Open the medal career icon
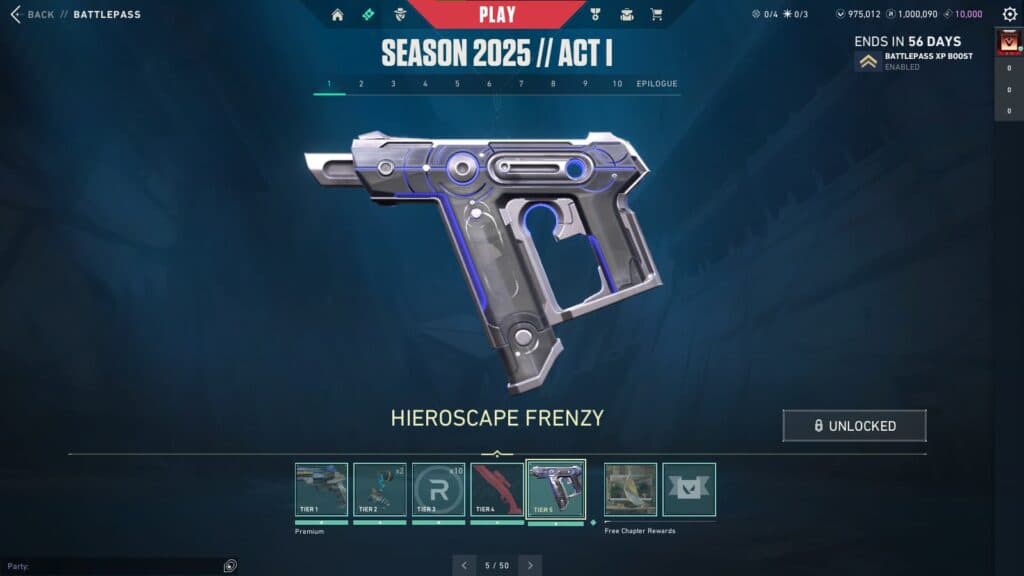The image size is (1024, 576). click(x=596, y=15)
